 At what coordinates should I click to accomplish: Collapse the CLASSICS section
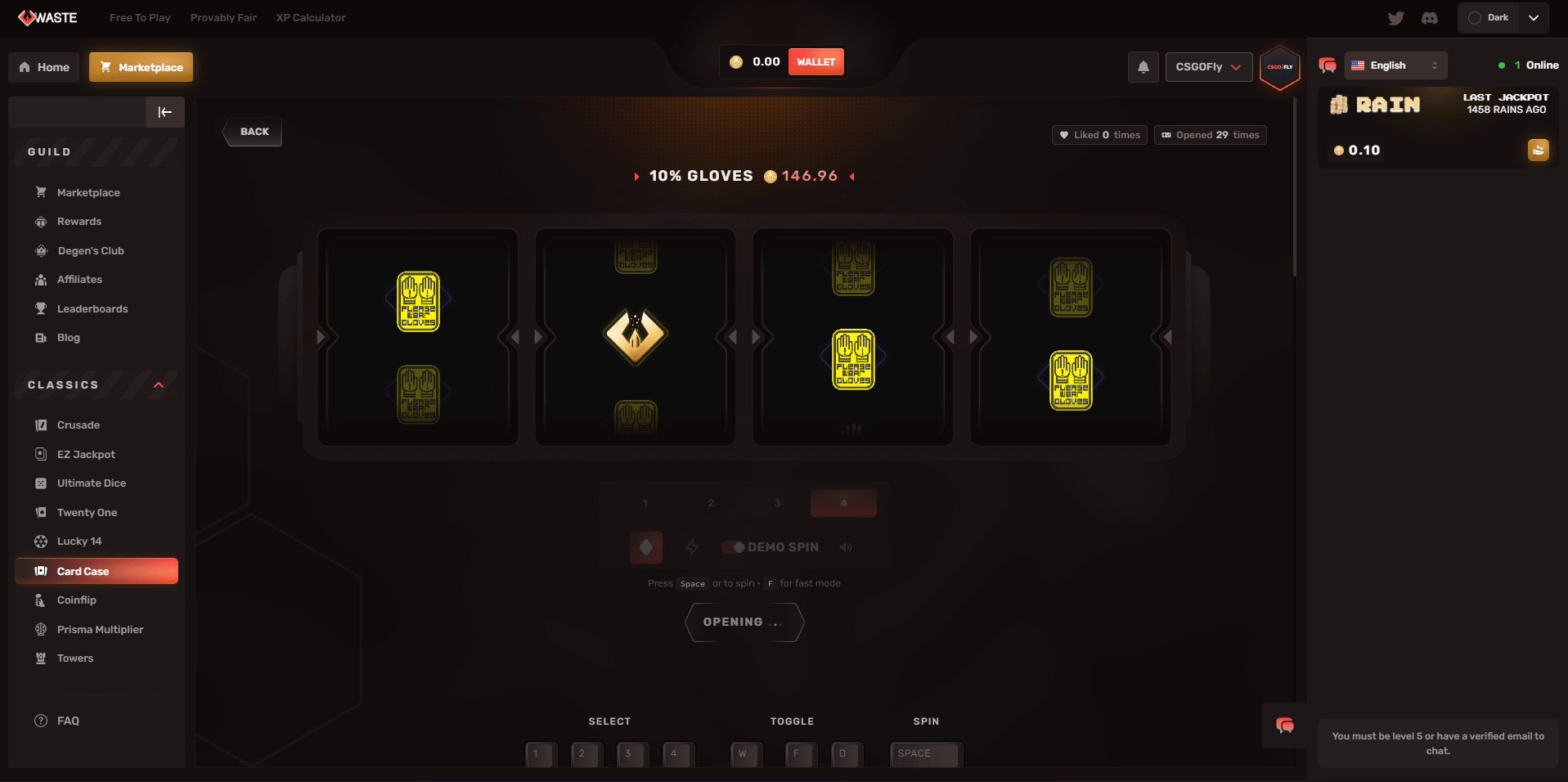[159, 385]
